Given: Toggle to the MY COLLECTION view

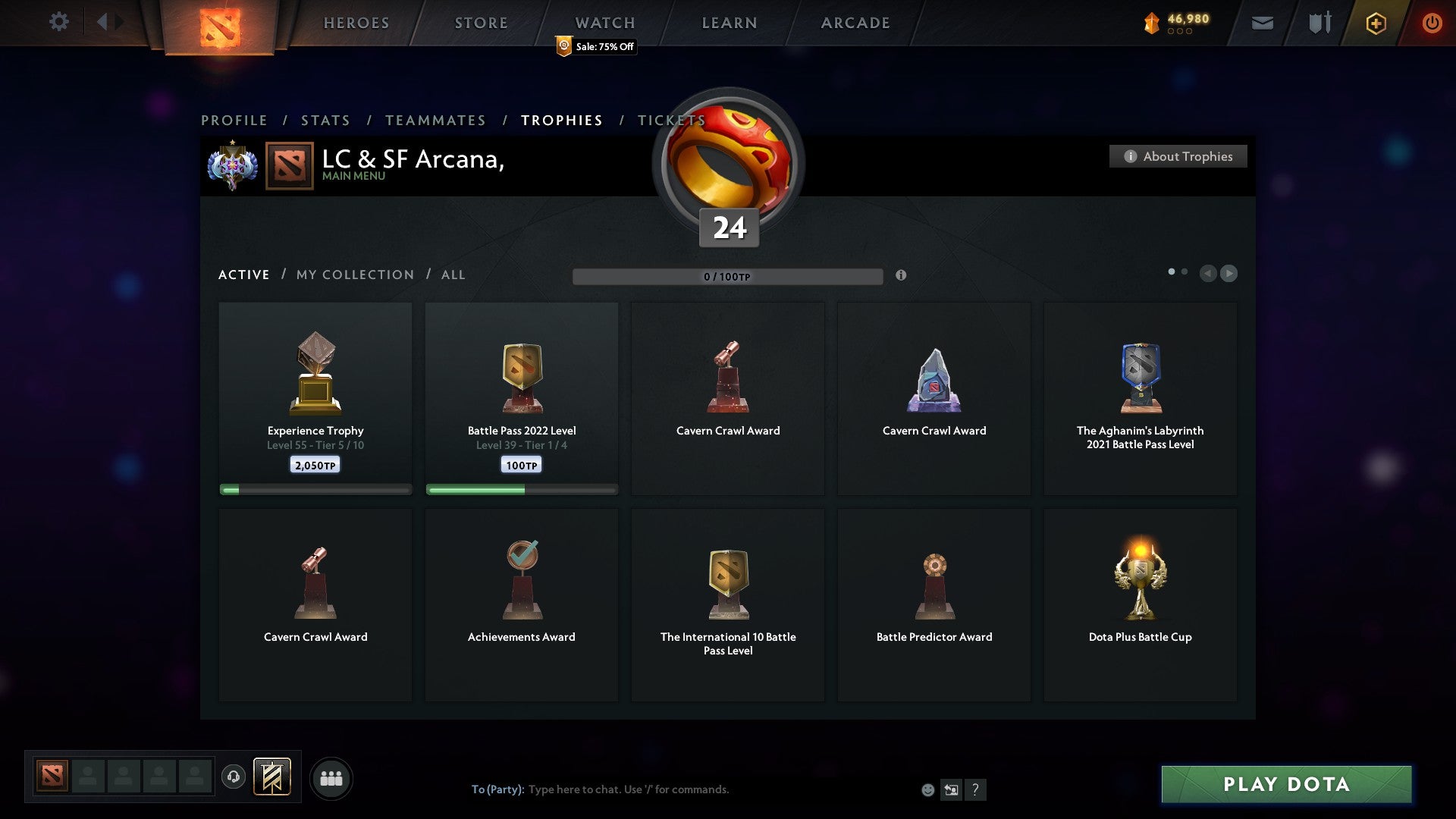Looking at the screenshot, I should 353,275.
